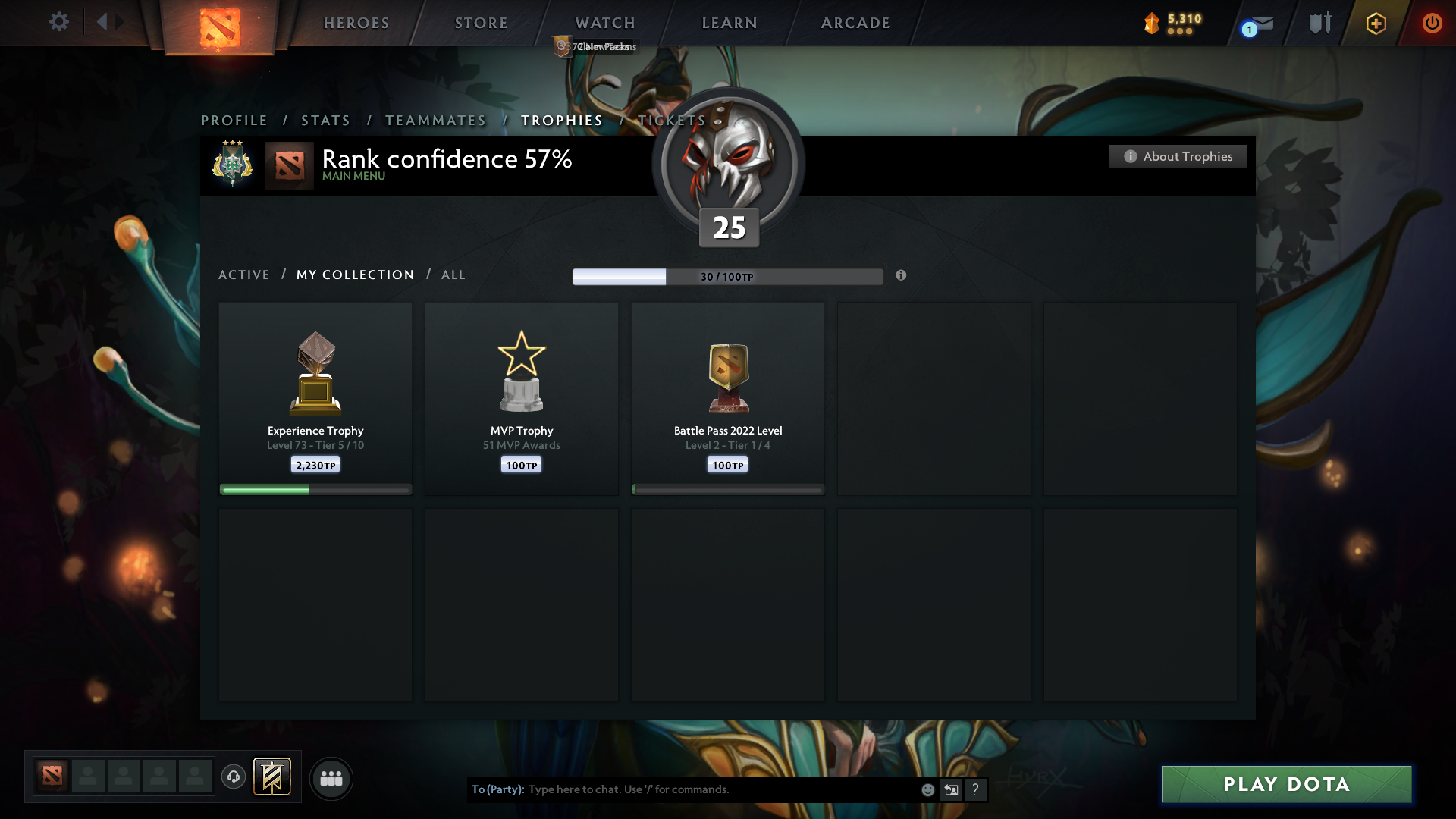Click About Trophies
Screen dimensions: 1456x819
pos(1178,156)
